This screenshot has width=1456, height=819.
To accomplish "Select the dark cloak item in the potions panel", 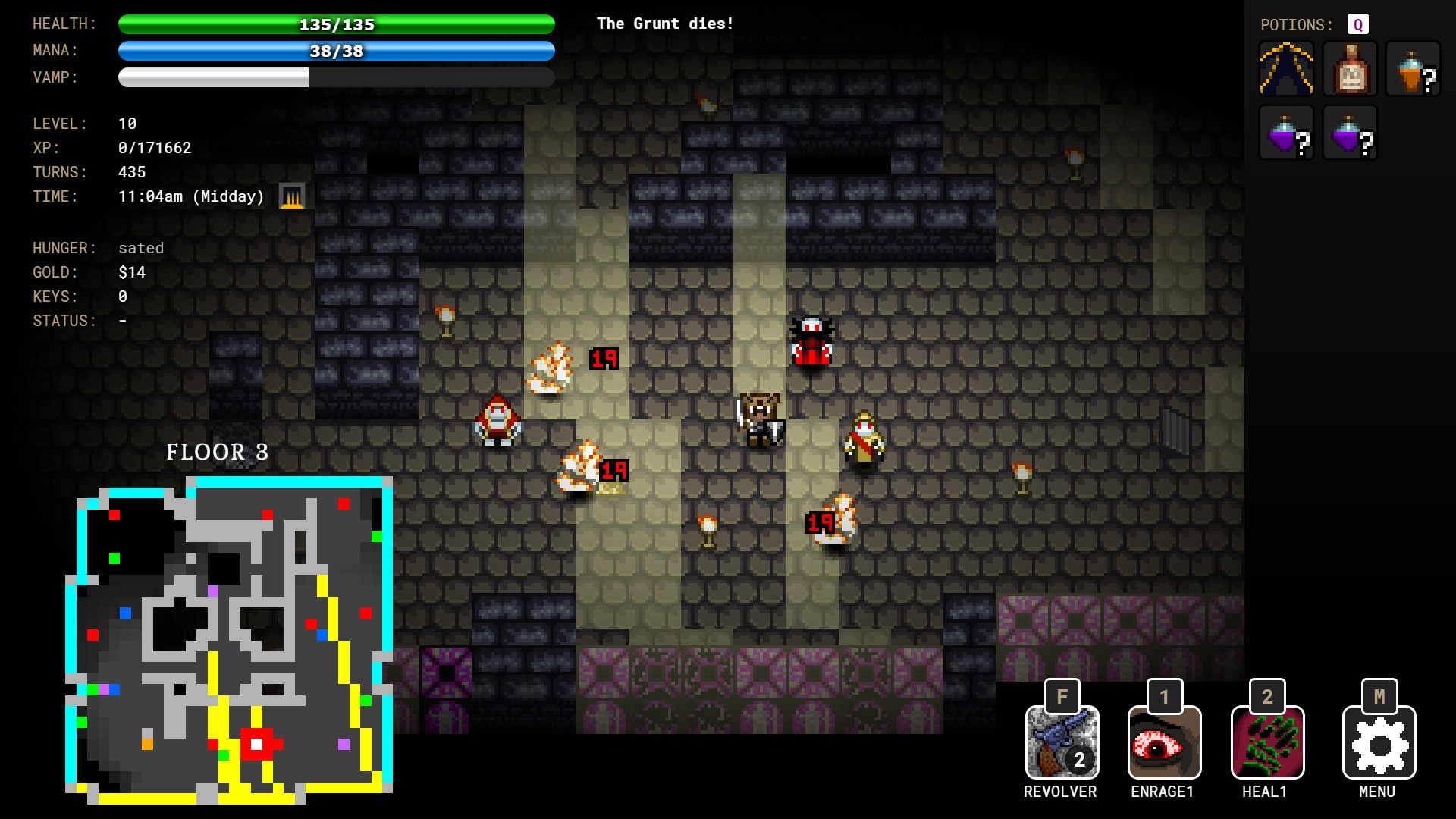I will [1286, 68].
